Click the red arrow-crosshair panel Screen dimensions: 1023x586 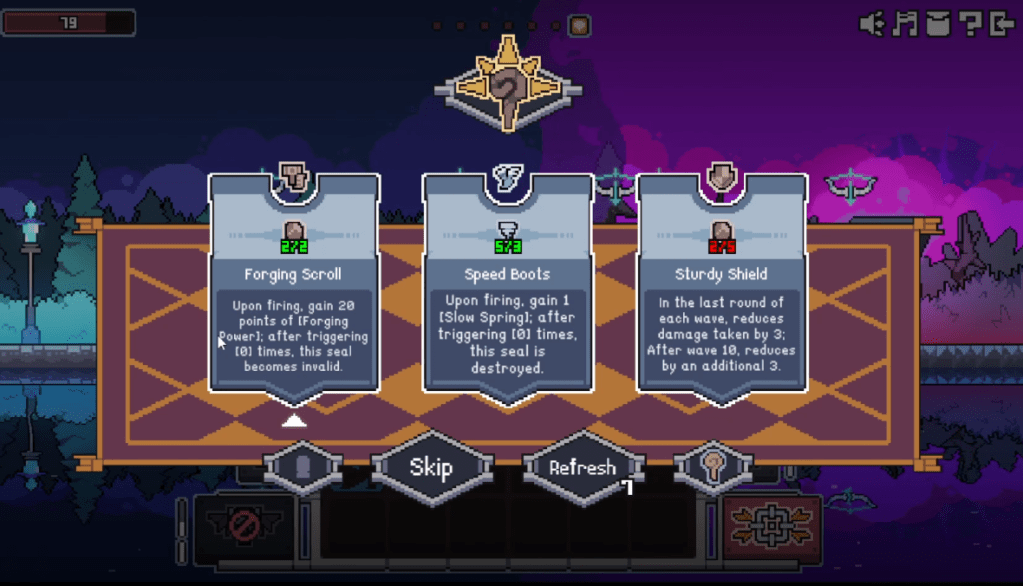770,527
